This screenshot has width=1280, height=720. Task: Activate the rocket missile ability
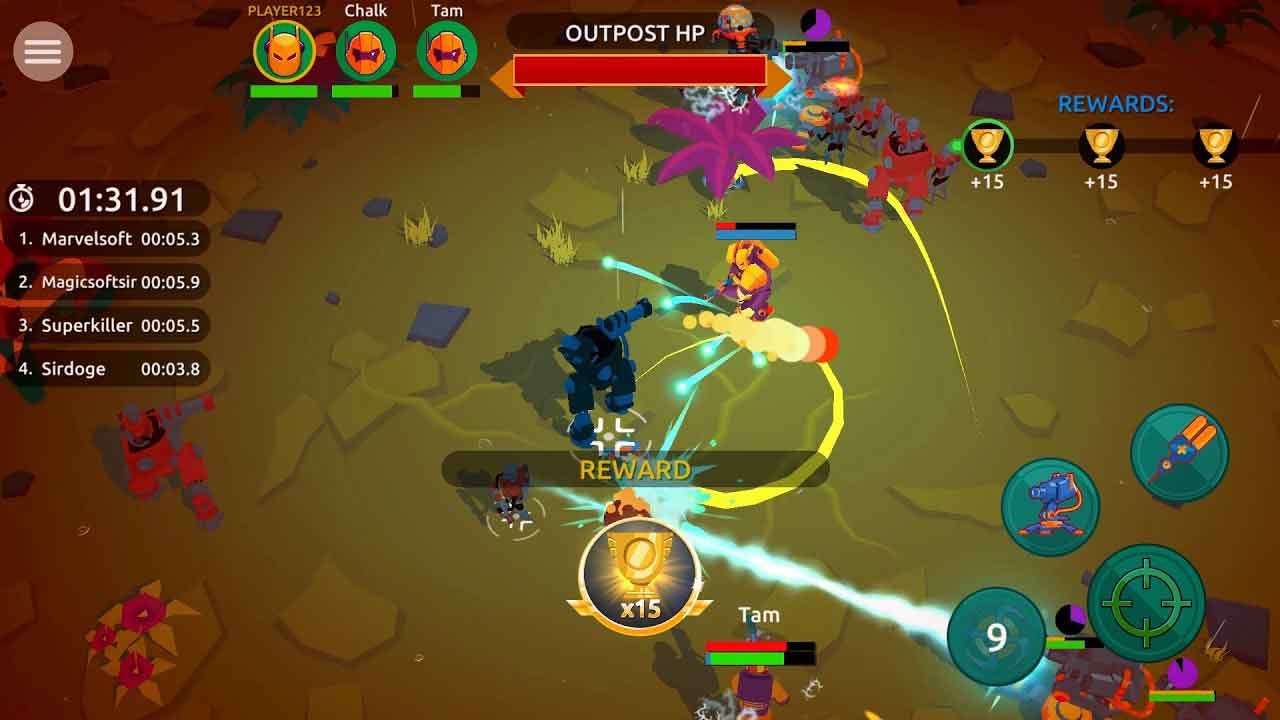[x=1180, y=453]
